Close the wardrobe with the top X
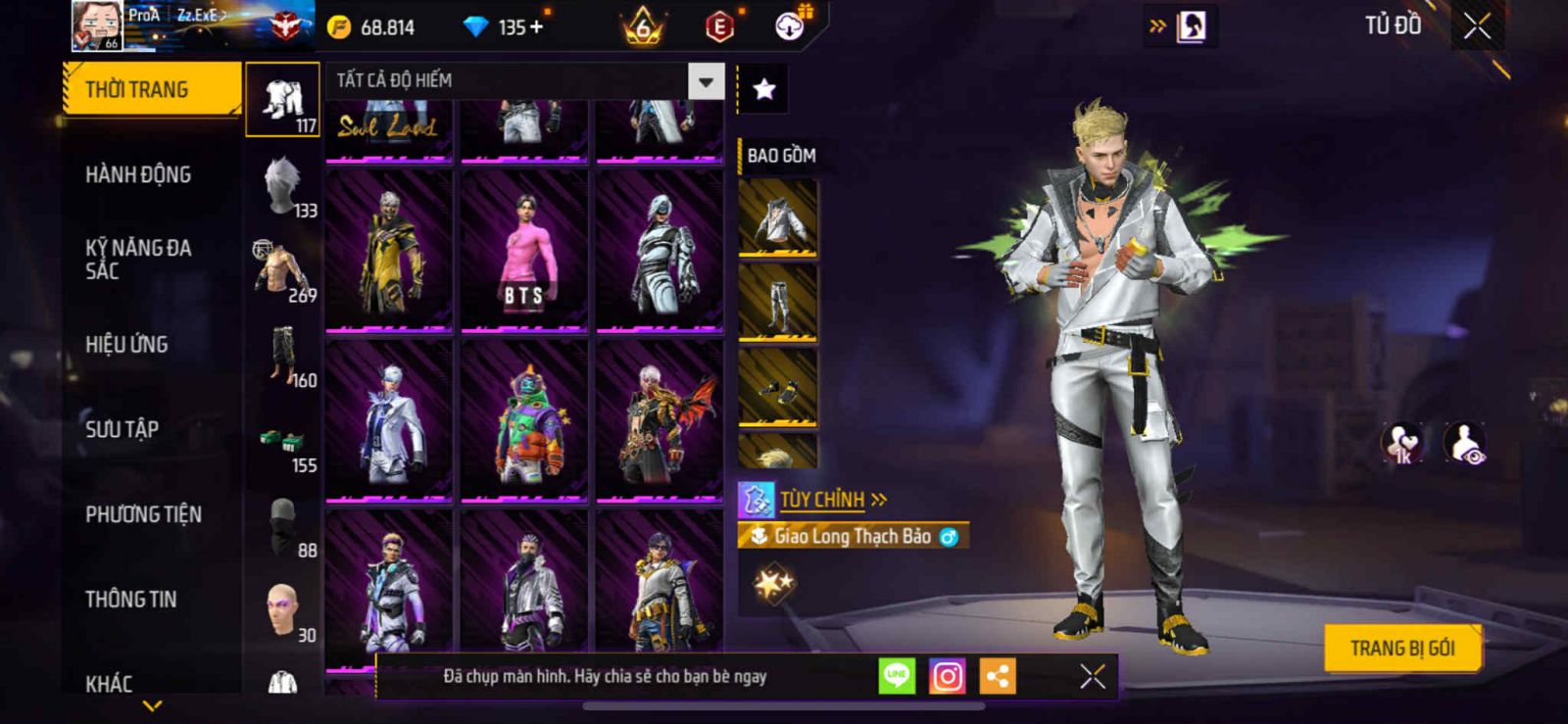This screenshot has width=1568, height=724. pos(1477,26)
